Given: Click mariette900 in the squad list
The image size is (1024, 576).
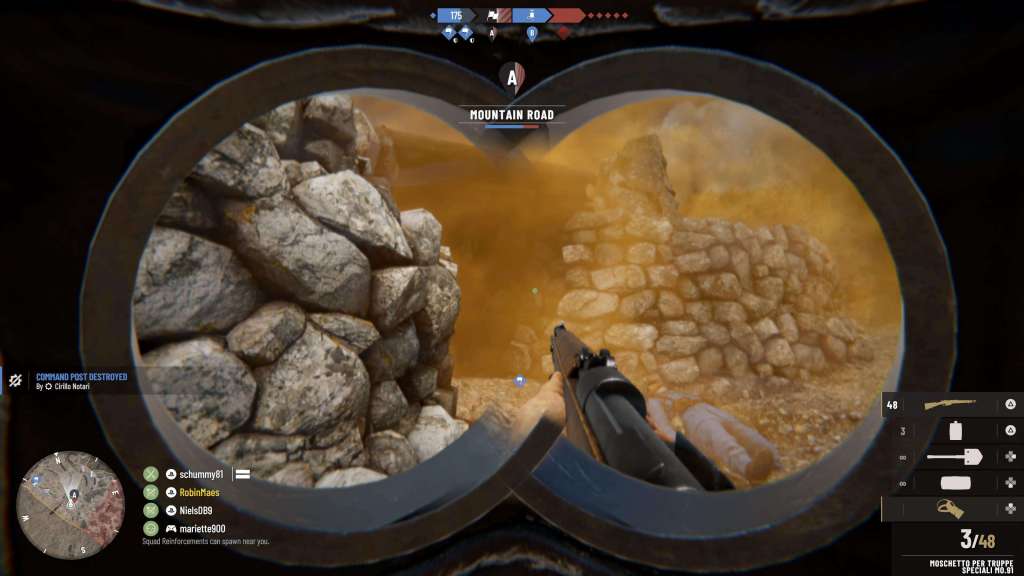Looking at the screenshot, I should [x=201, y=528].
